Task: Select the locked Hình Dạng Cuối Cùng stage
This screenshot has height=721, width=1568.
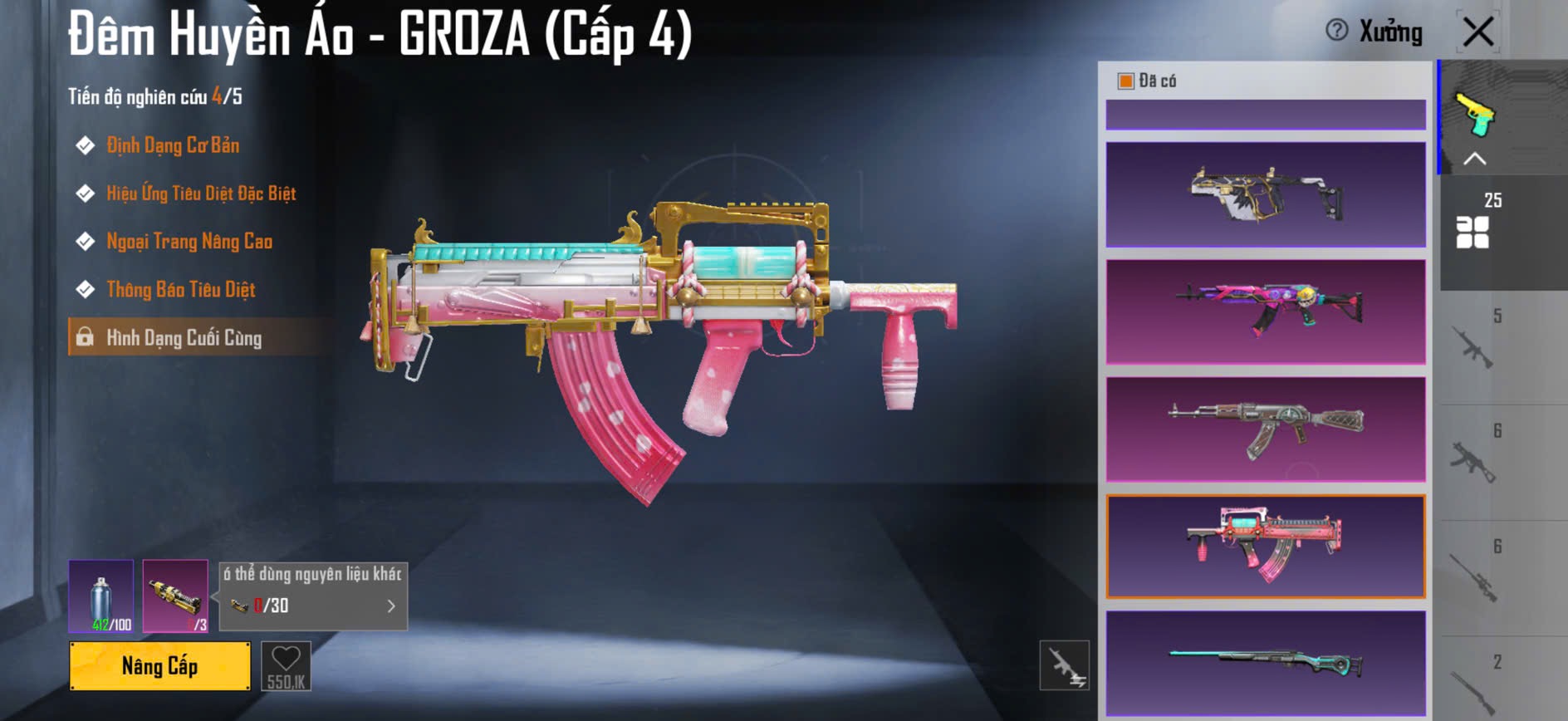Action: [x=183, y=338]
